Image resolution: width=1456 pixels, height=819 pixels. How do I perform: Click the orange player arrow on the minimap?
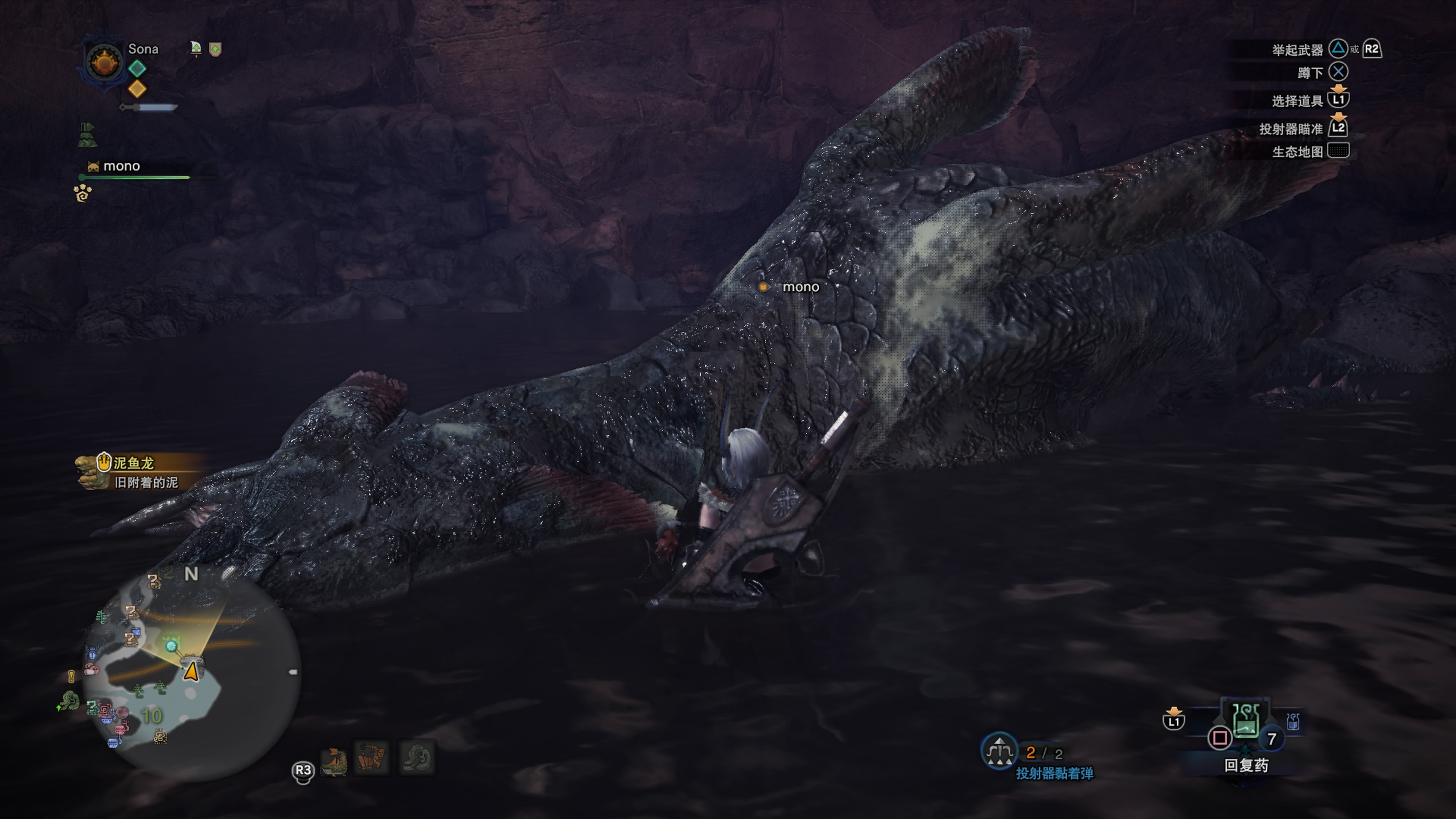191,672
